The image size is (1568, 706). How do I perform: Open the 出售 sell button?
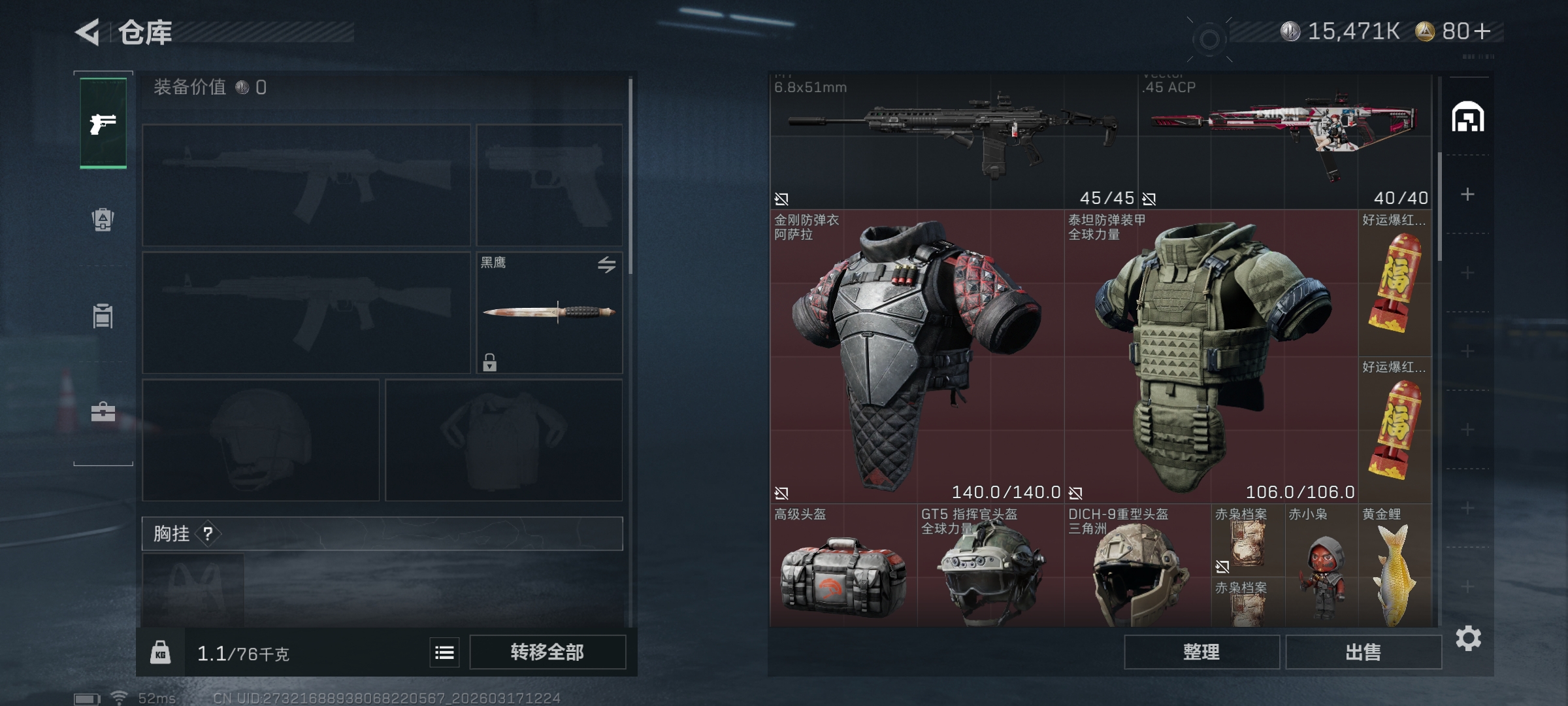pyautogui.click(x=1364, y=652)
